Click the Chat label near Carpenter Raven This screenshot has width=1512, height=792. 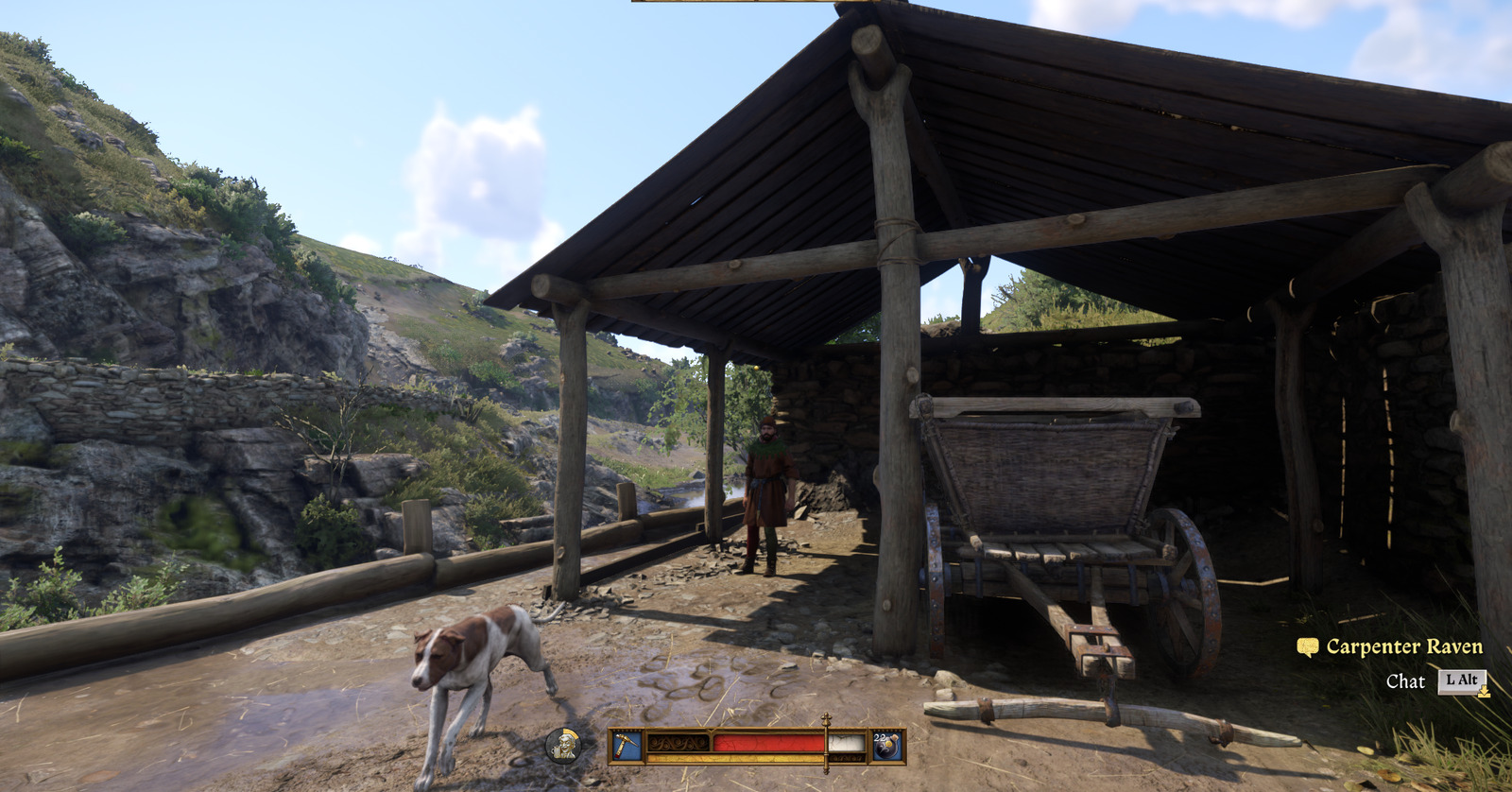tap(1405, 680)
